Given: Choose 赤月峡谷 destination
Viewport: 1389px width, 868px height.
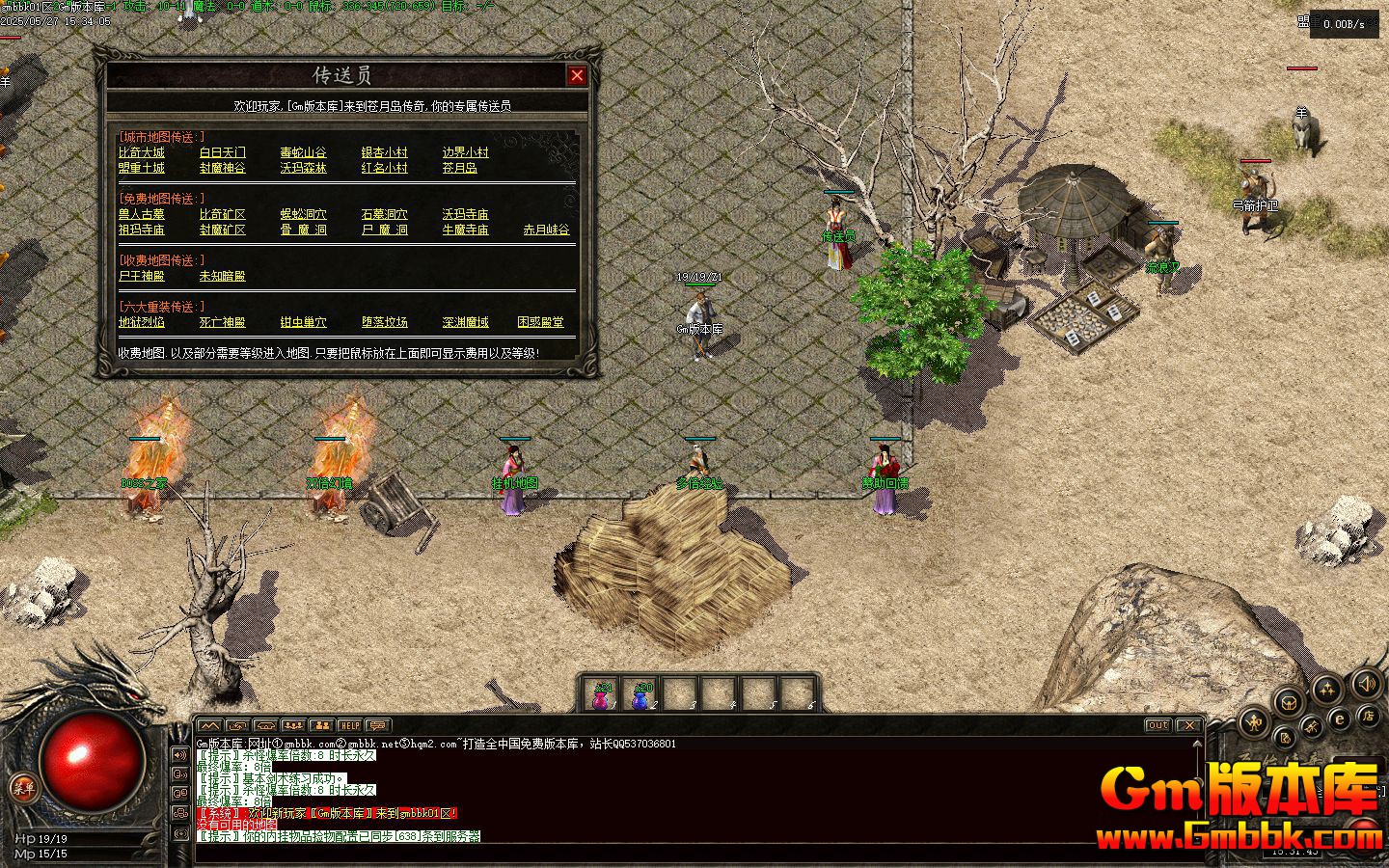Looking at the screenshot, I should pos(547,230).
